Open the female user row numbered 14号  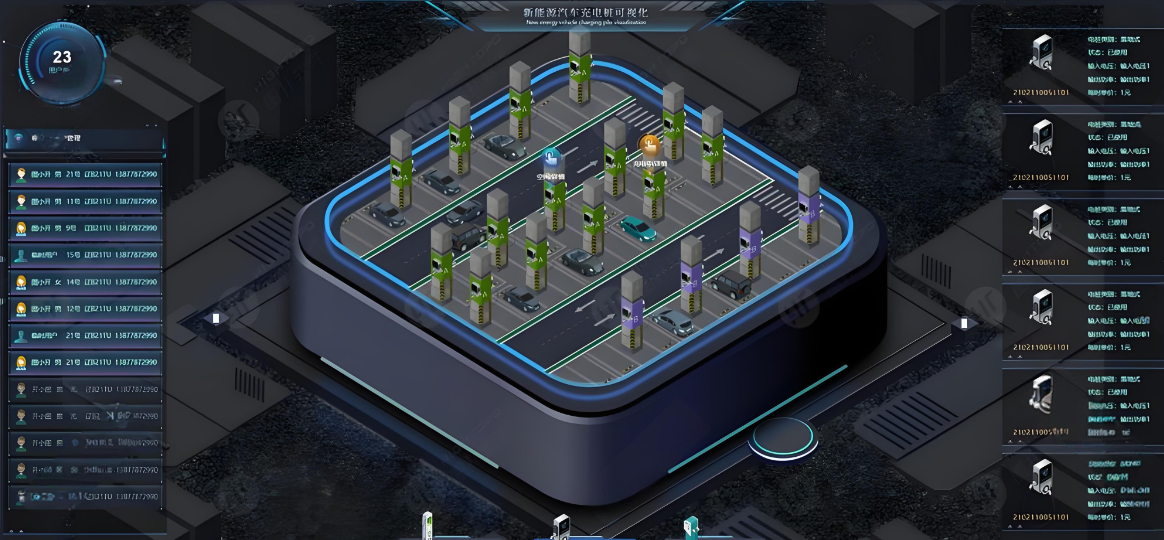pyautogui.click(x=84, y=282)
